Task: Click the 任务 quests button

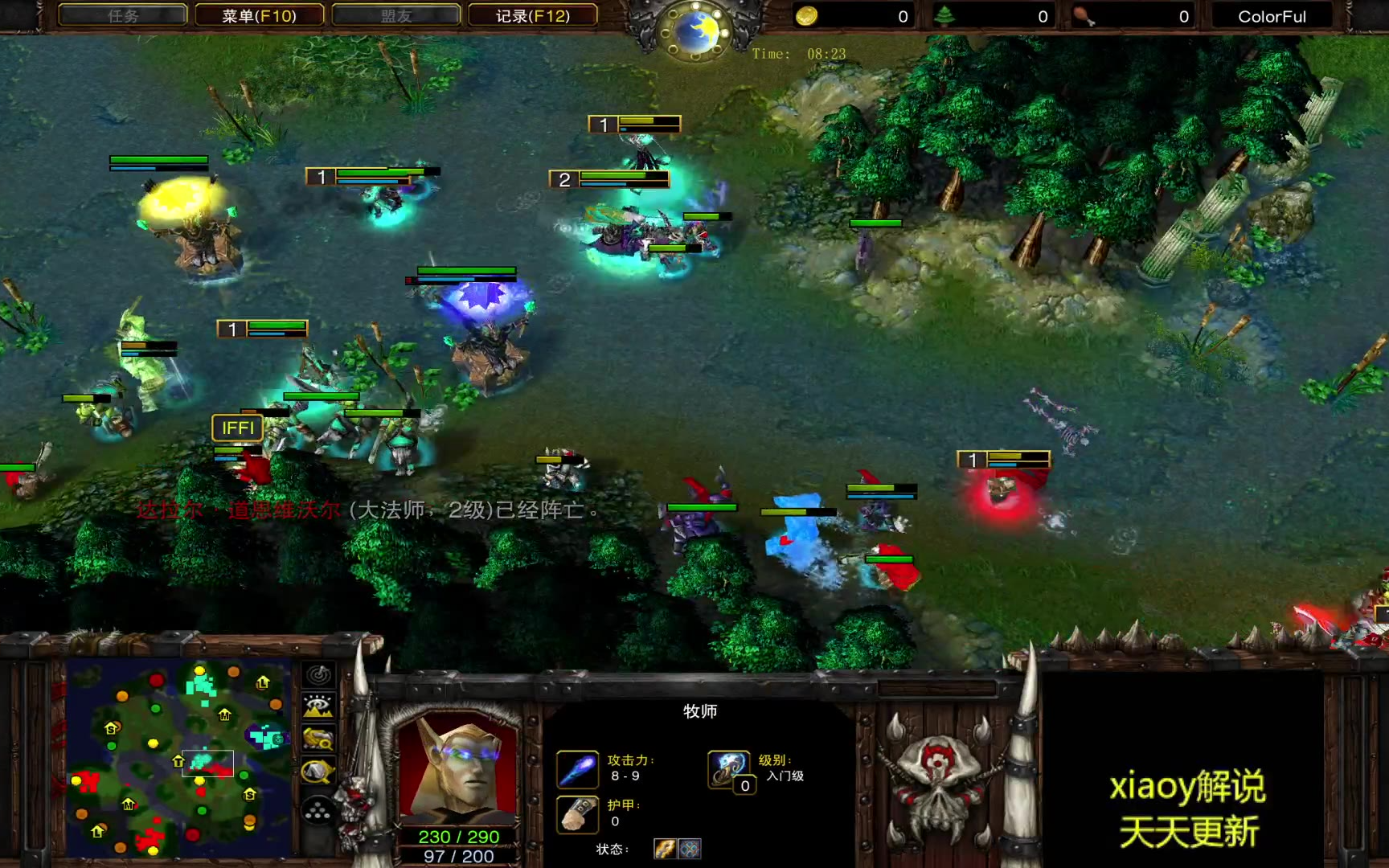Action: (x=122, y=16)
